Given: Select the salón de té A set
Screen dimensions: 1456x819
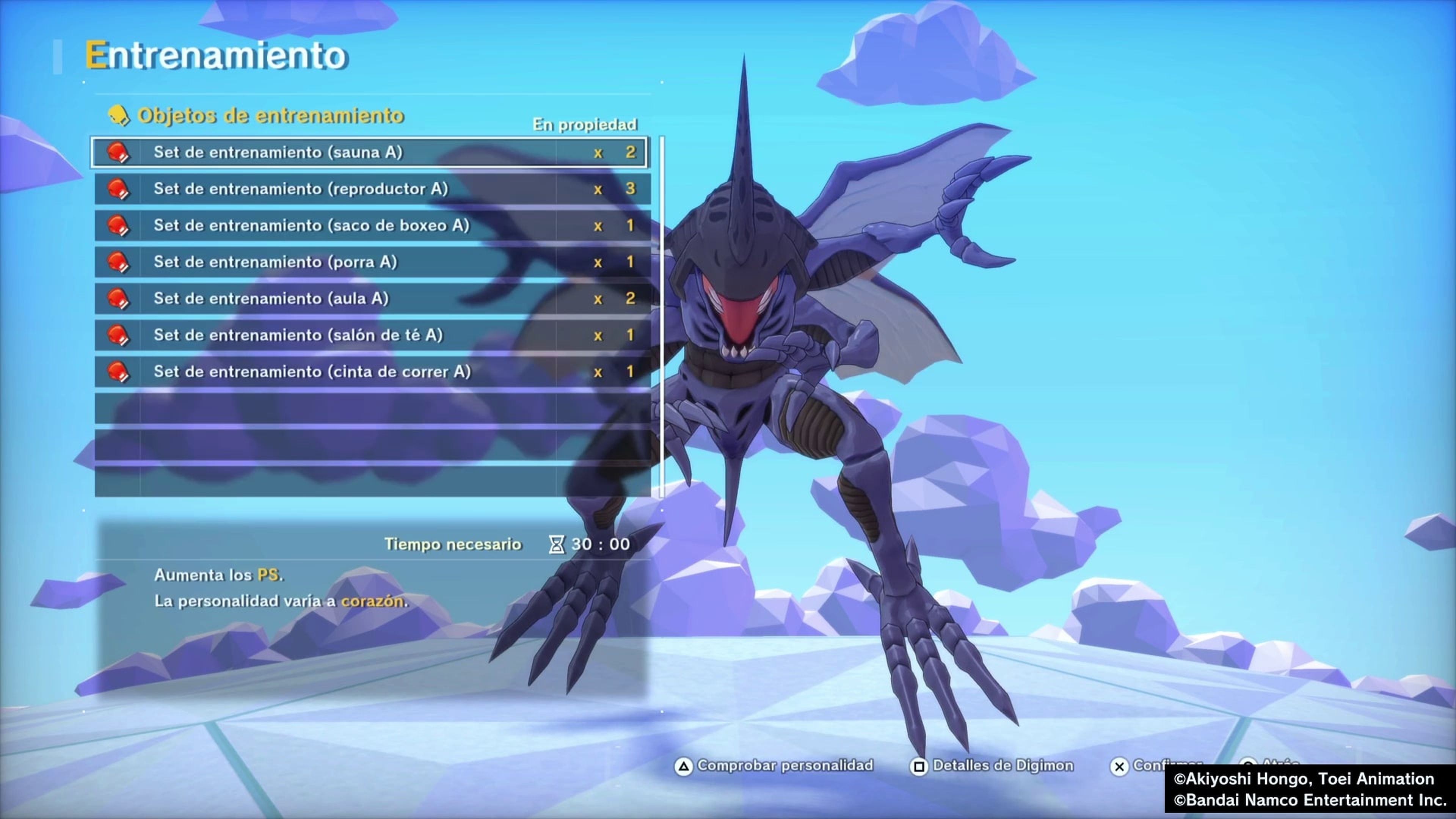Looking at the screenshot, I should (370, 335).
